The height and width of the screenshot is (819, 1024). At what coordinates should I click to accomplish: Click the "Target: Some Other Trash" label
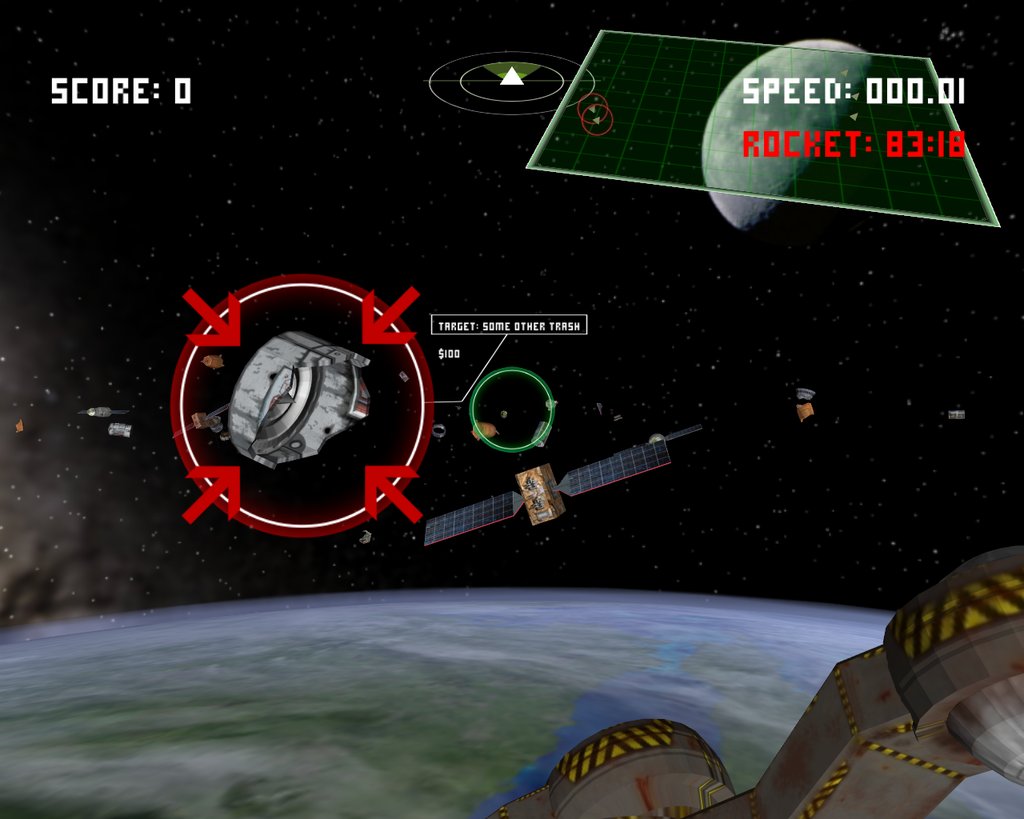[x=509, y=326]
